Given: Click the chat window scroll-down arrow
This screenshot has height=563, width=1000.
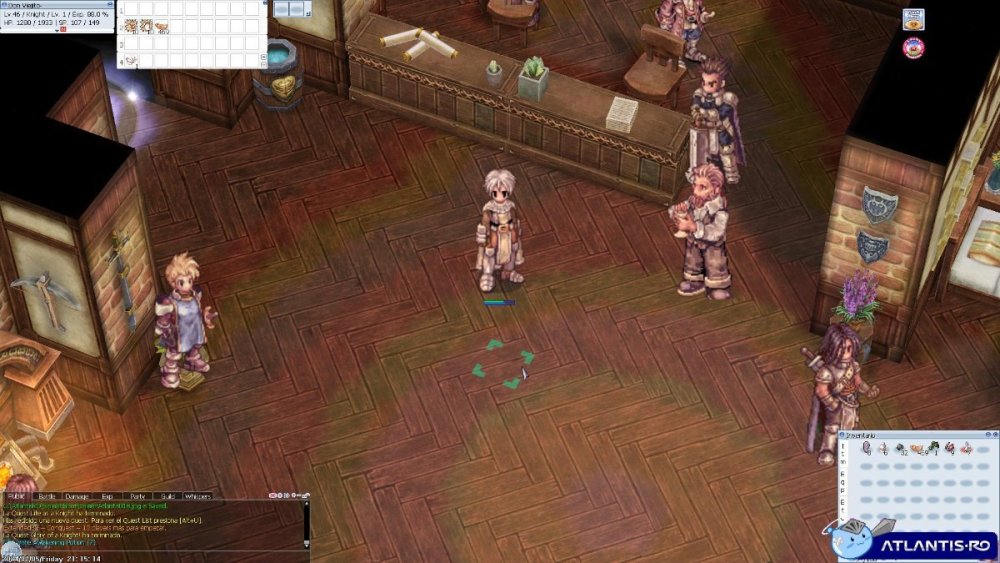Looking at the screenshot, I should 307,546.
